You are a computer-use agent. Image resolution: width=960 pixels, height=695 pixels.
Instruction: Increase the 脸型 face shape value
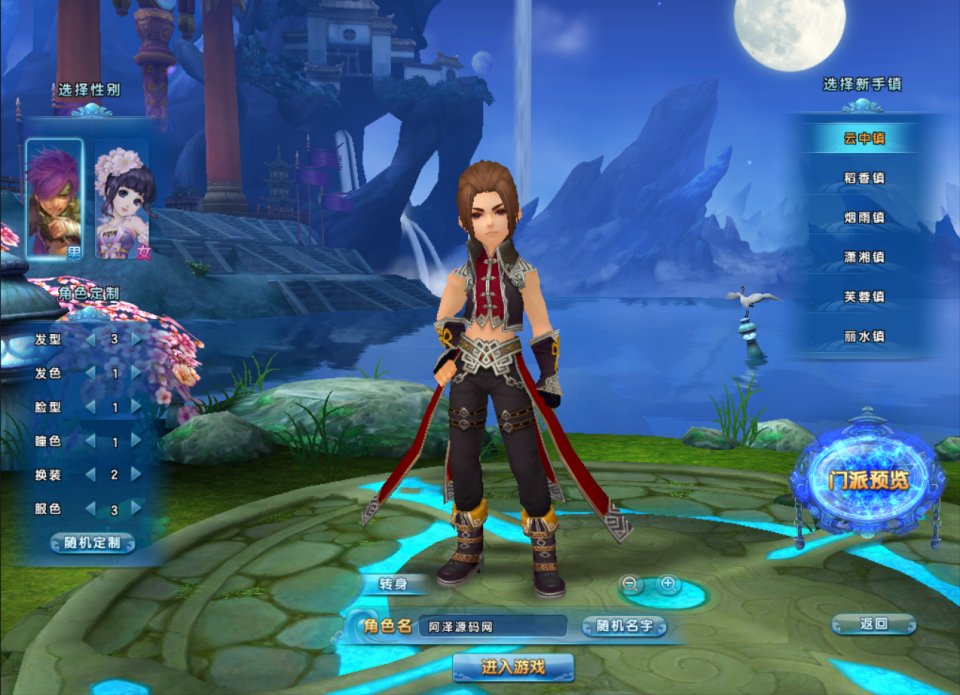click(136, 407)
